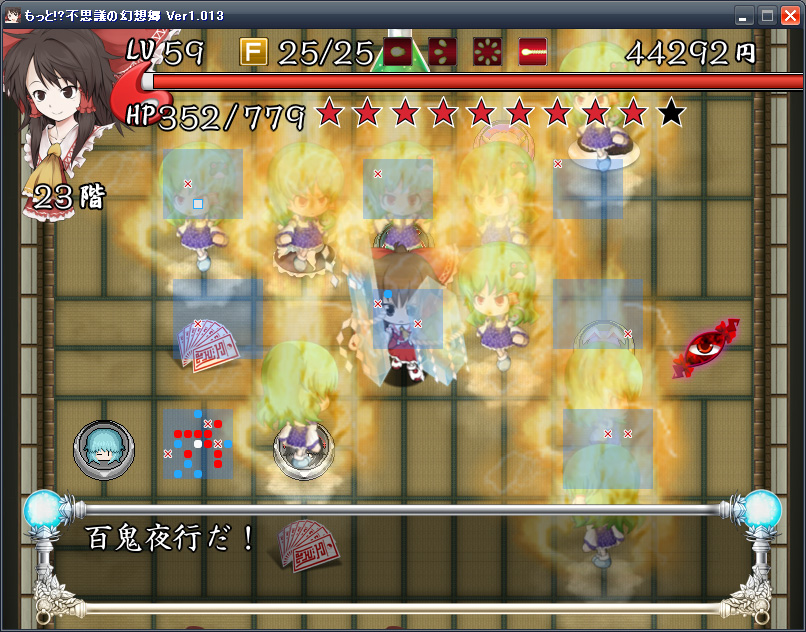This screenshot has width=806, height=632.
Task: Maximize the game window
Action: pyautogui.click(x=766, y=15)
